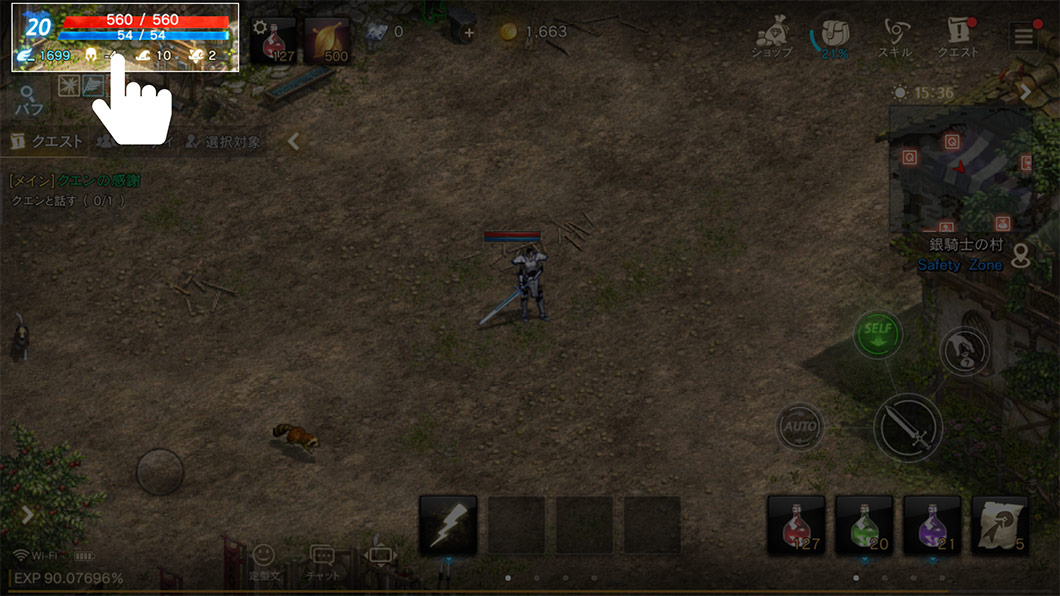Open the 定型文 preset phrases button
The width and height of the screenshot is (1060, 596).
point(263,560)
